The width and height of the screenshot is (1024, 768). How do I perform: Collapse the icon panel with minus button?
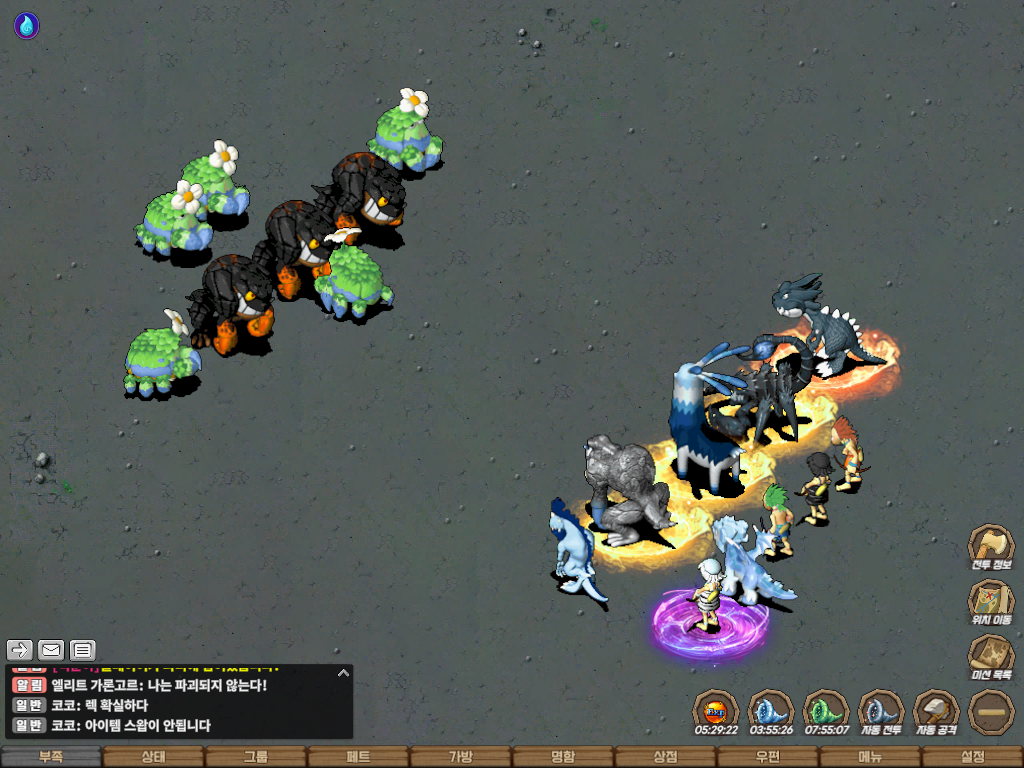991,710
